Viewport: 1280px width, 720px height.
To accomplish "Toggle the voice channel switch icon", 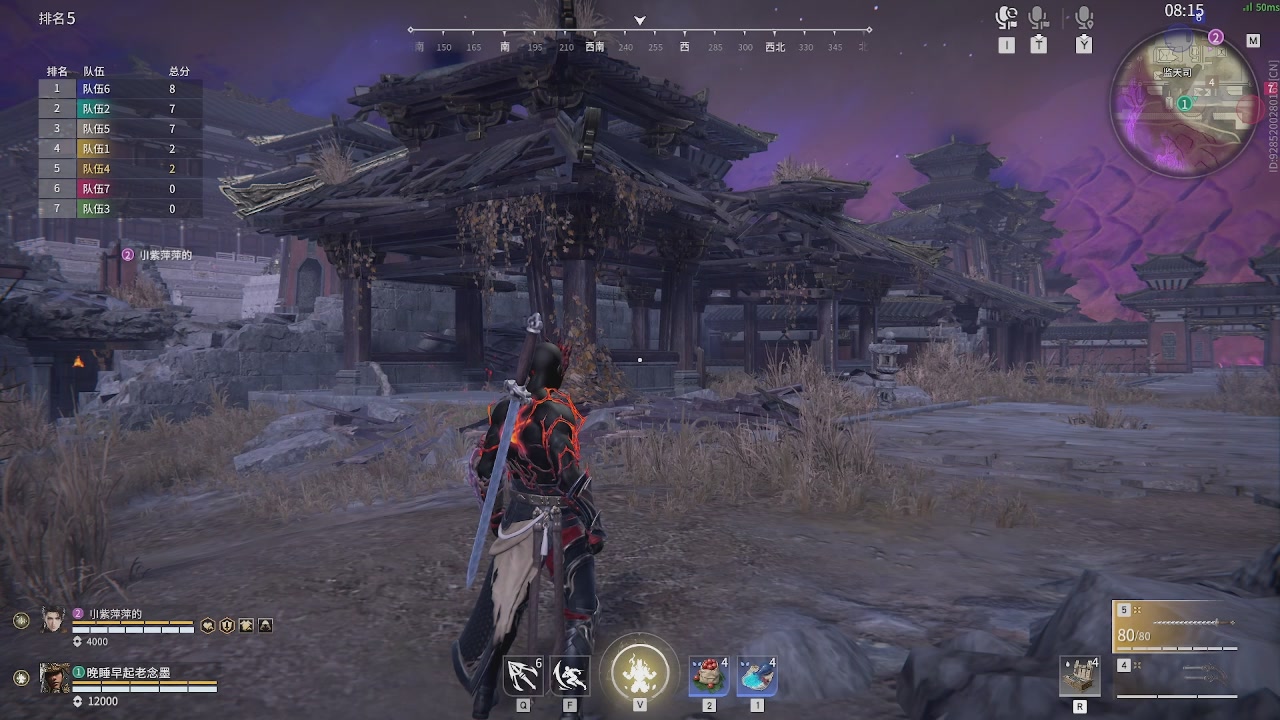I will (1006, 18).
